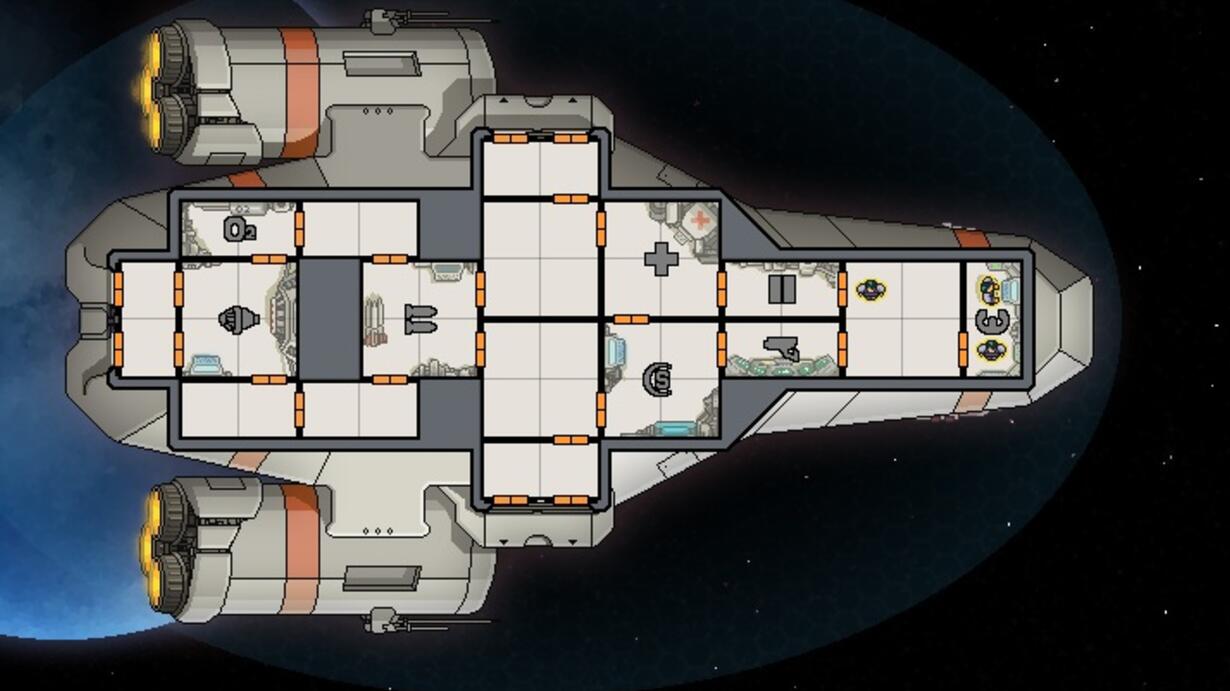Select the piloting helm icon
The image size is (1230, 691).
991,321
